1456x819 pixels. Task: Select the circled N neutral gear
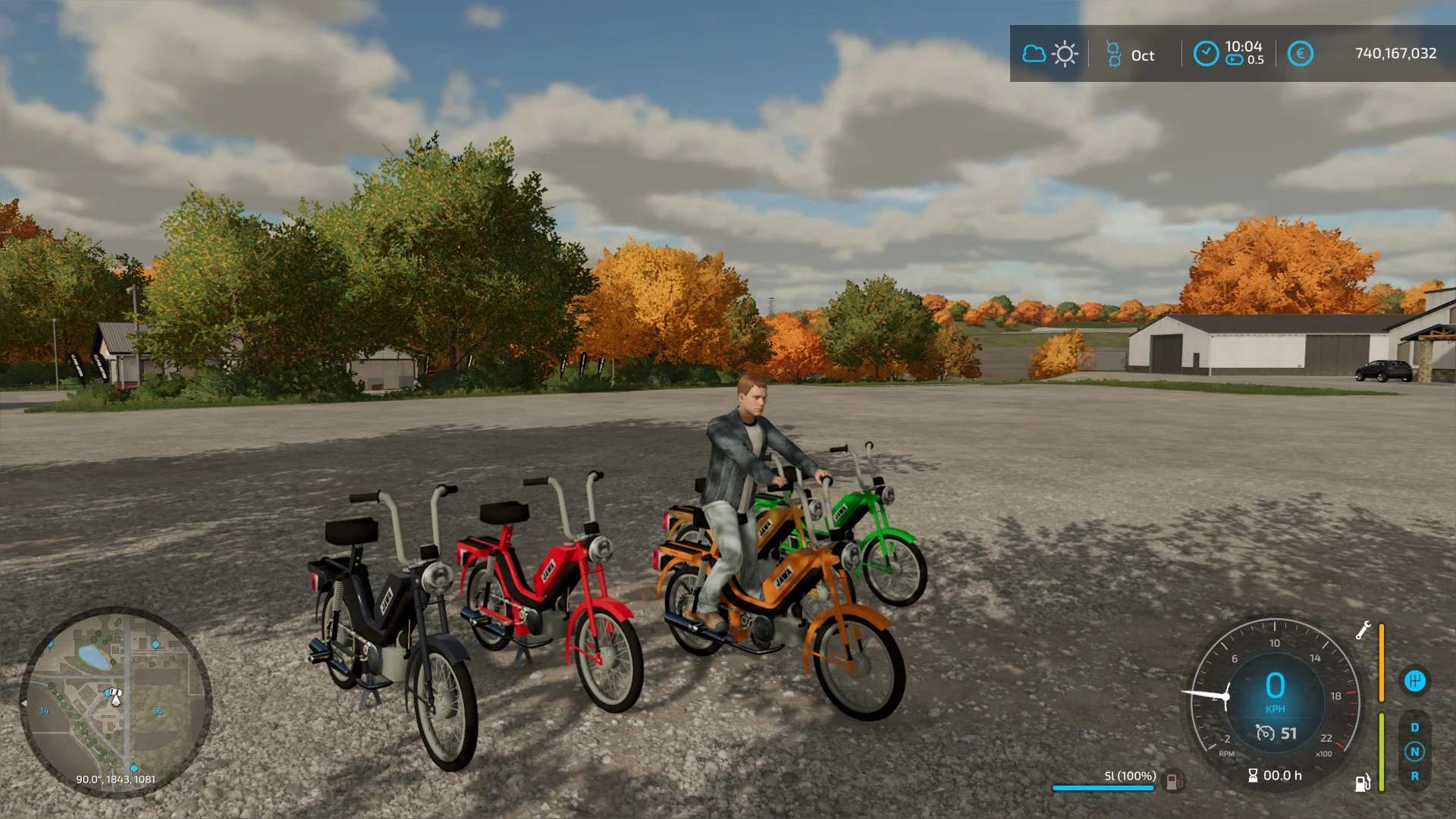(1414, 752)
